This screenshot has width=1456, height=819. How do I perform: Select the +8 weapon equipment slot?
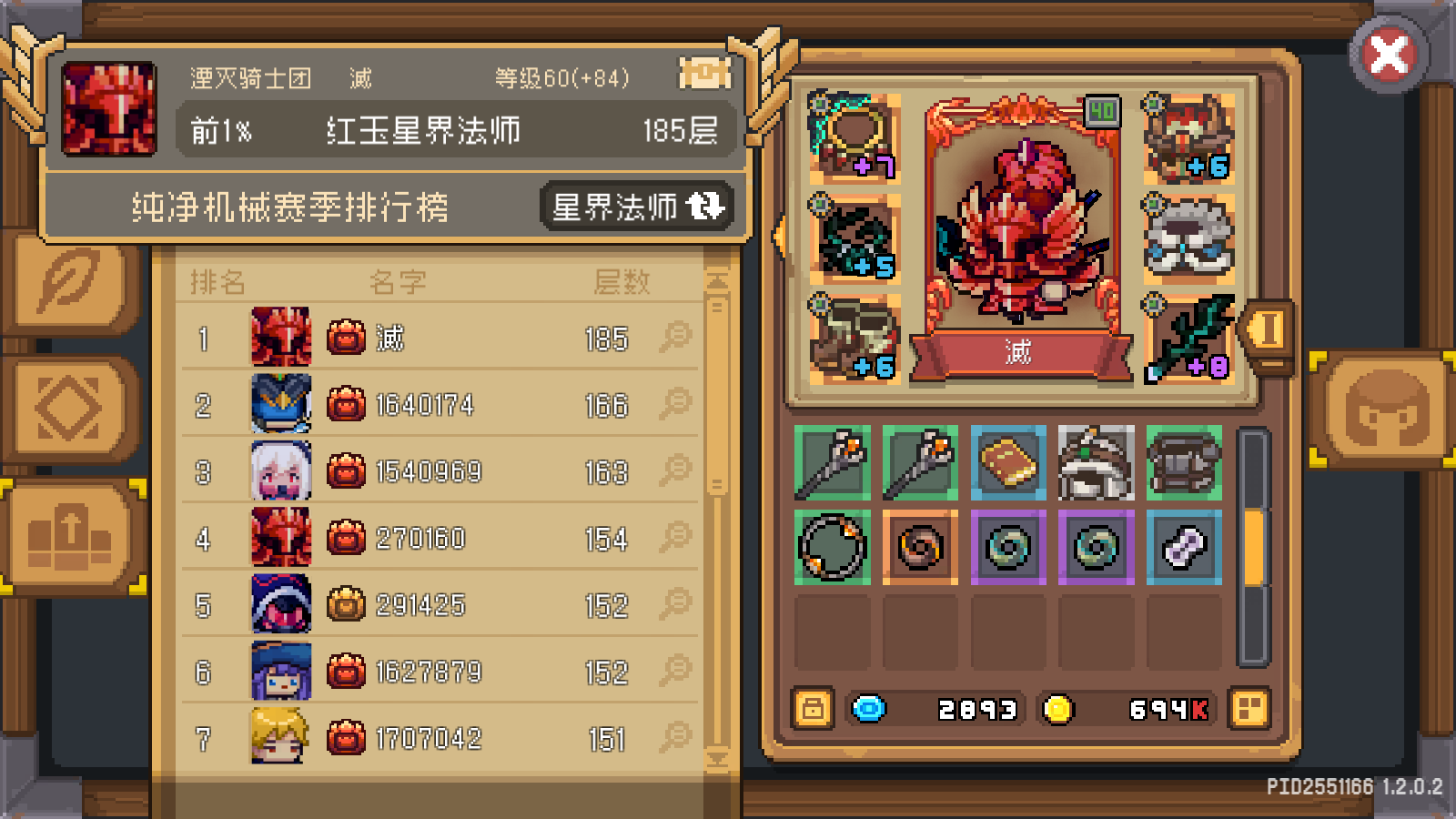tap(1190, 337)
